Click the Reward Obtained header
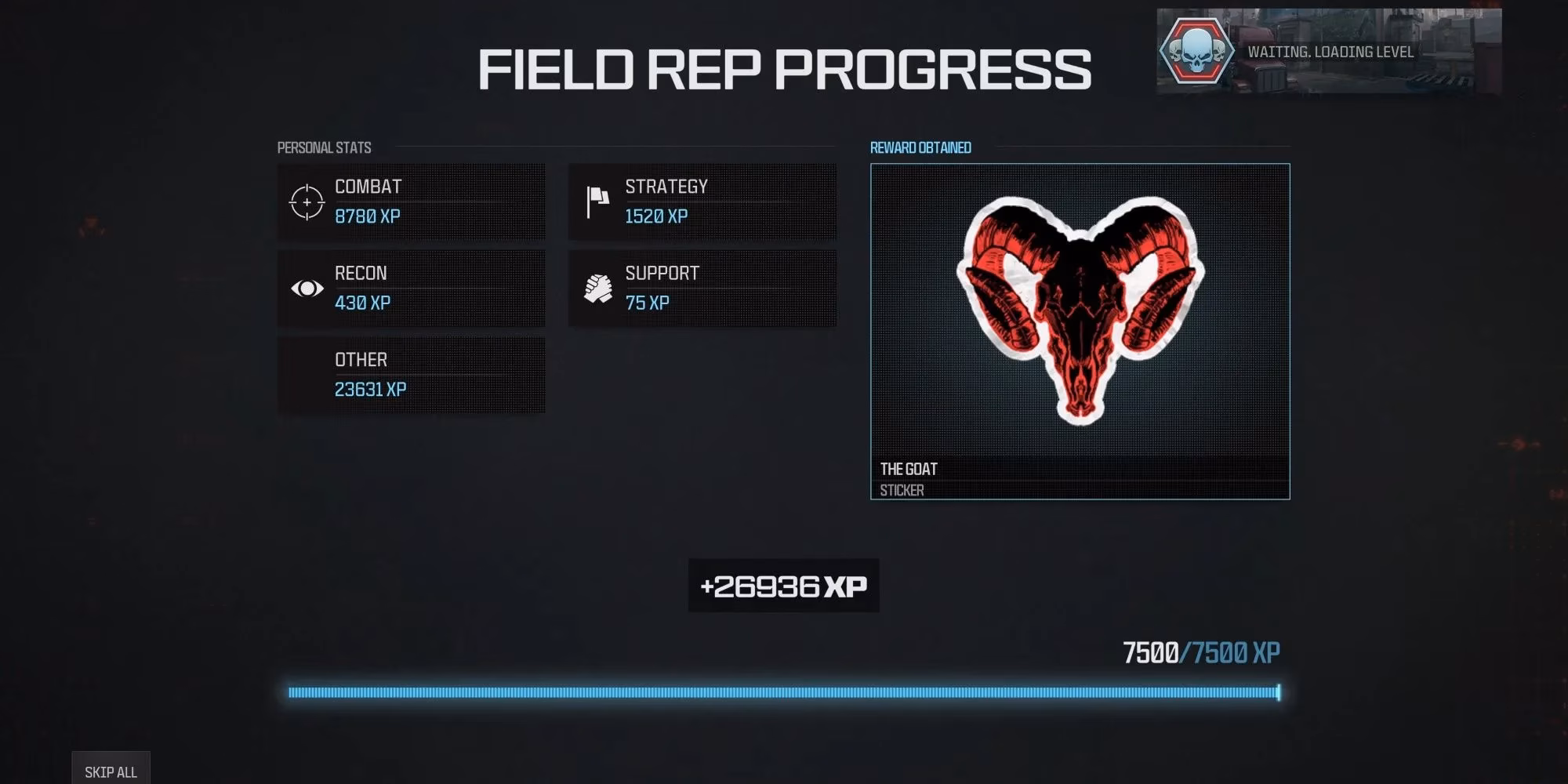Image resolution: width=1568 pixels, height=784 pixels. click(x=921, y=147)
